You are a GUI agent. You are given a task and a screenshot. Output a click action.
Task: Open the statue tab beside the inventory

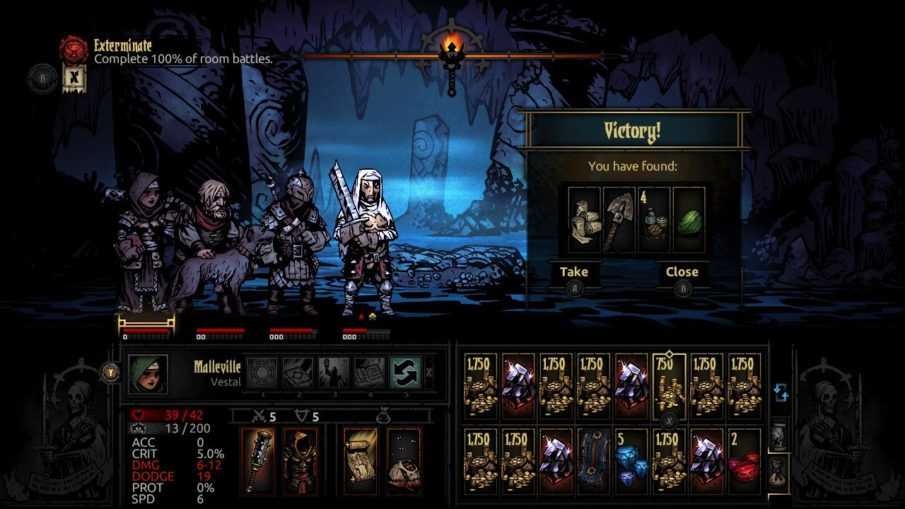(x=779, y=435)
